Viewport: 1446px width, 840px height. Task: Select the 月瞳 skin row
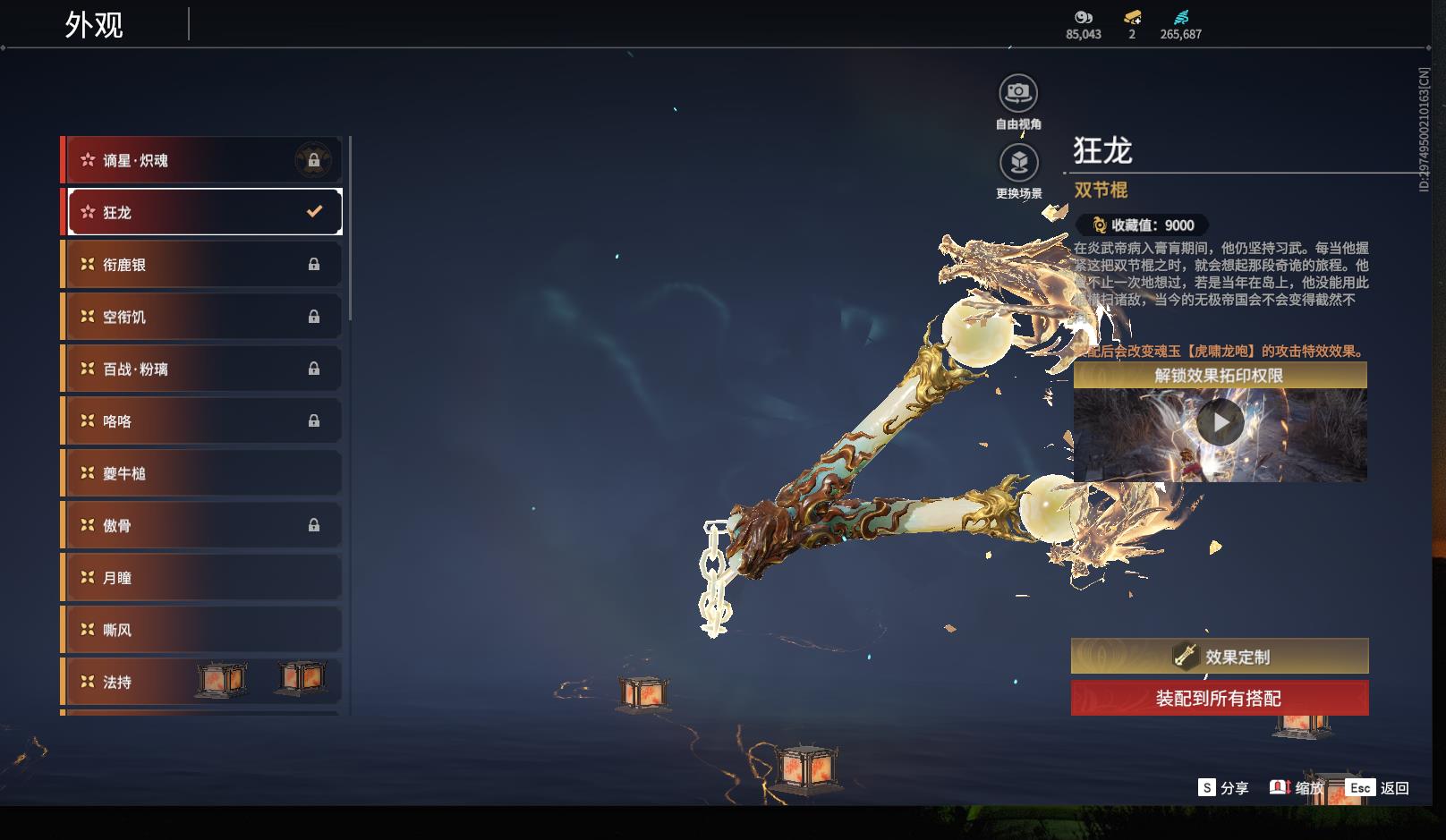pos(201,578)
